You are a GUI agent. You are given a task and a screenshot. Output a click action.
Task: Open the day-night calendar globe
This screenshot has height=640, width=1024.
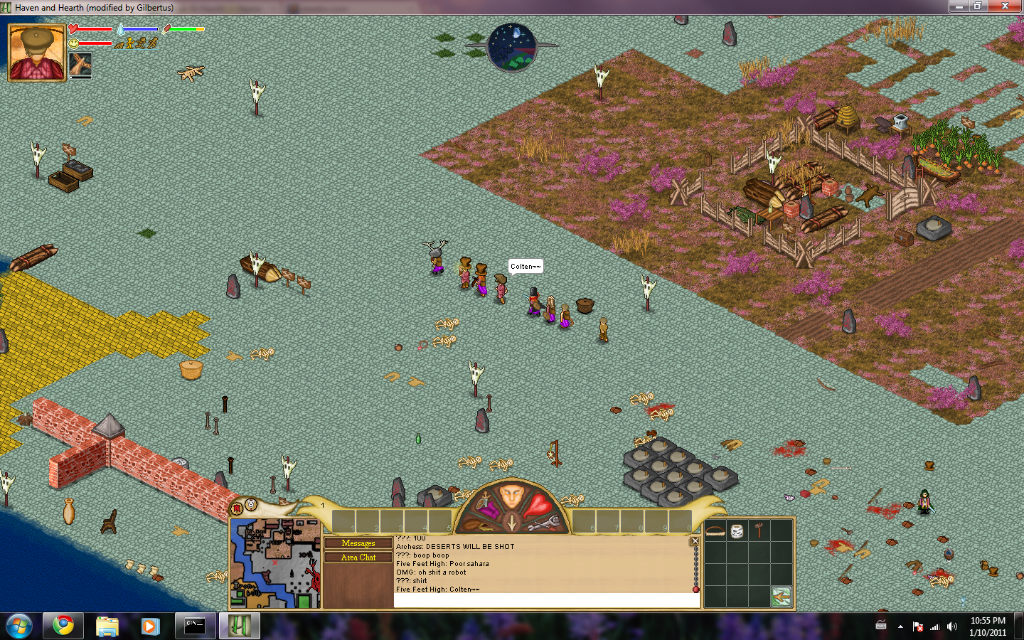[512, 47]
